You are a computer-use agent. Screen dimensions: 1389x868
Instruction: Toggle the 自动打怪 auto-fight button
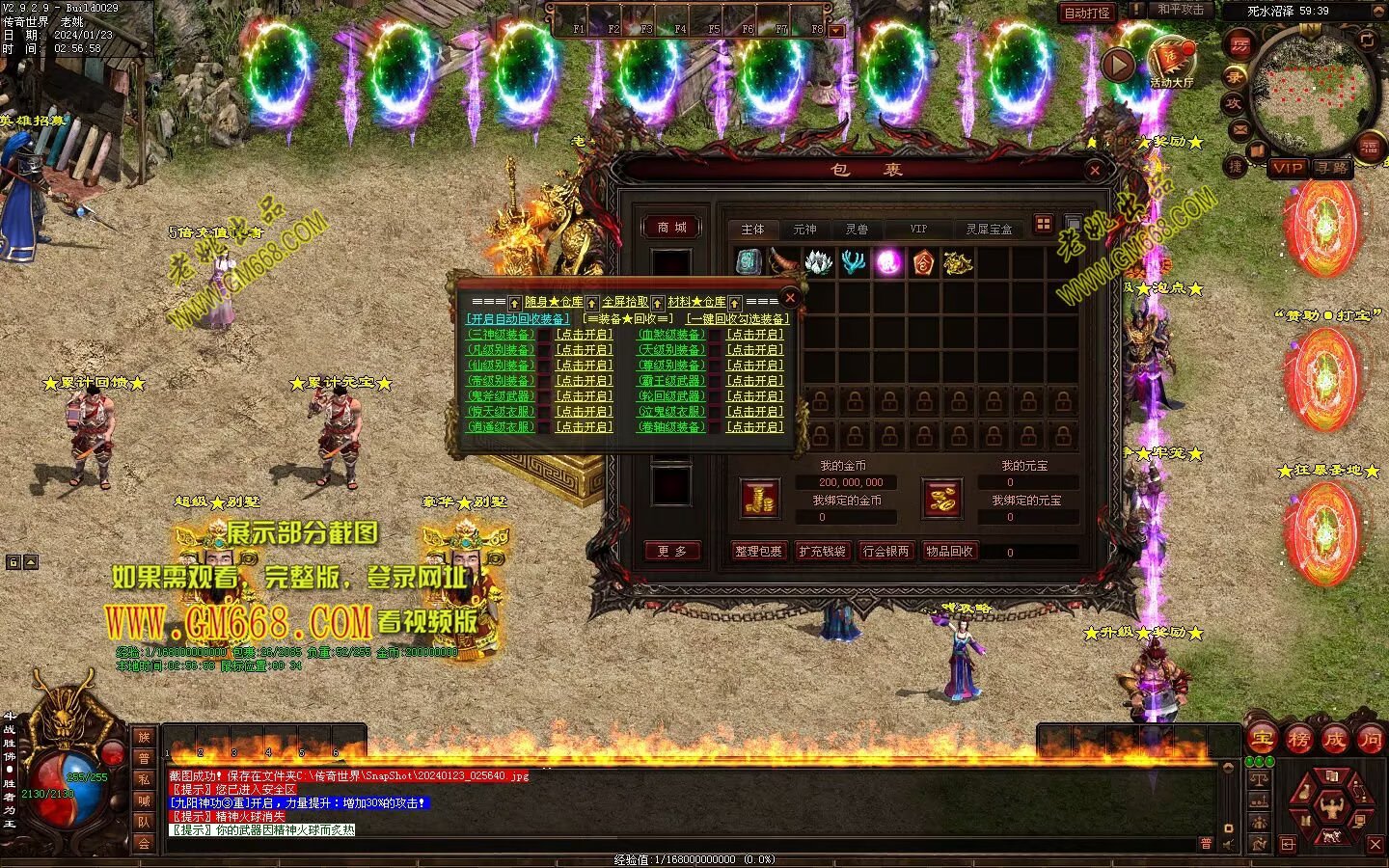pyautogui.click(x=1087, y=13)
